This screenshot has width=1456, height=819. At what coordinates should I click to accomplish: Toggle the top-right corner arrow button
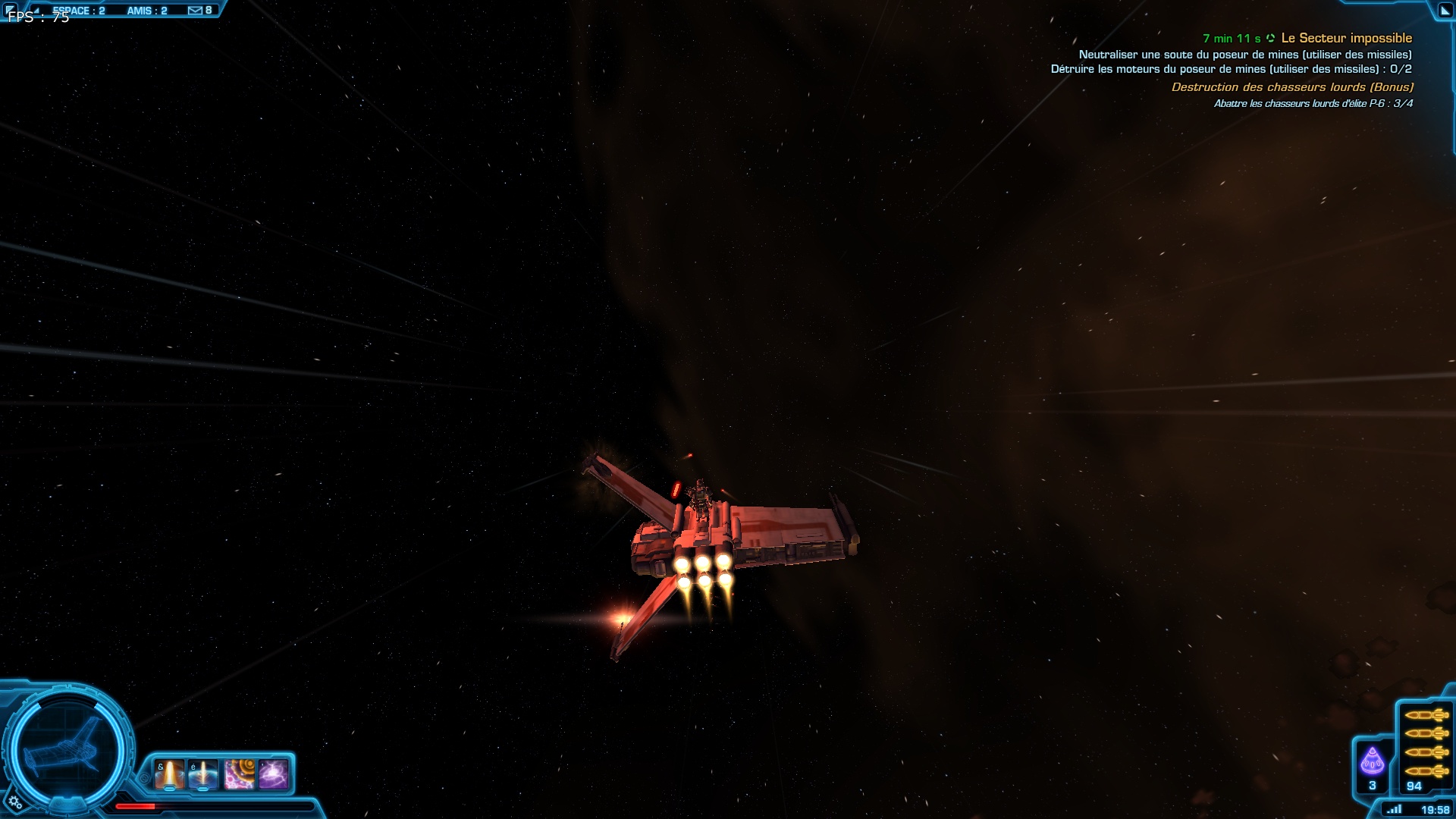point(1445,11)
